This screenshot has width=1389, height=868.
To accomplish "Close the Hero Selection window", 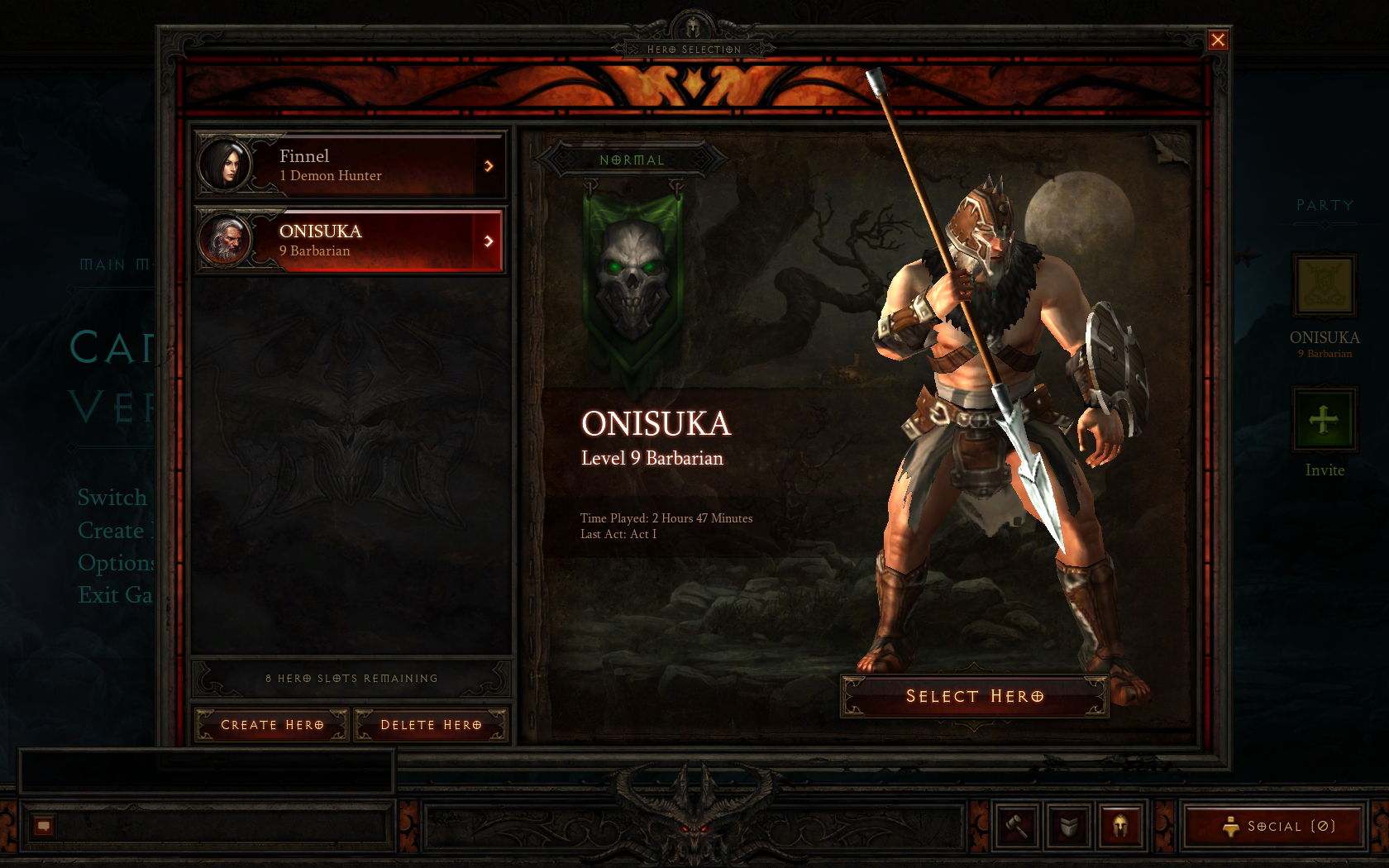I will pos(1218,40).
